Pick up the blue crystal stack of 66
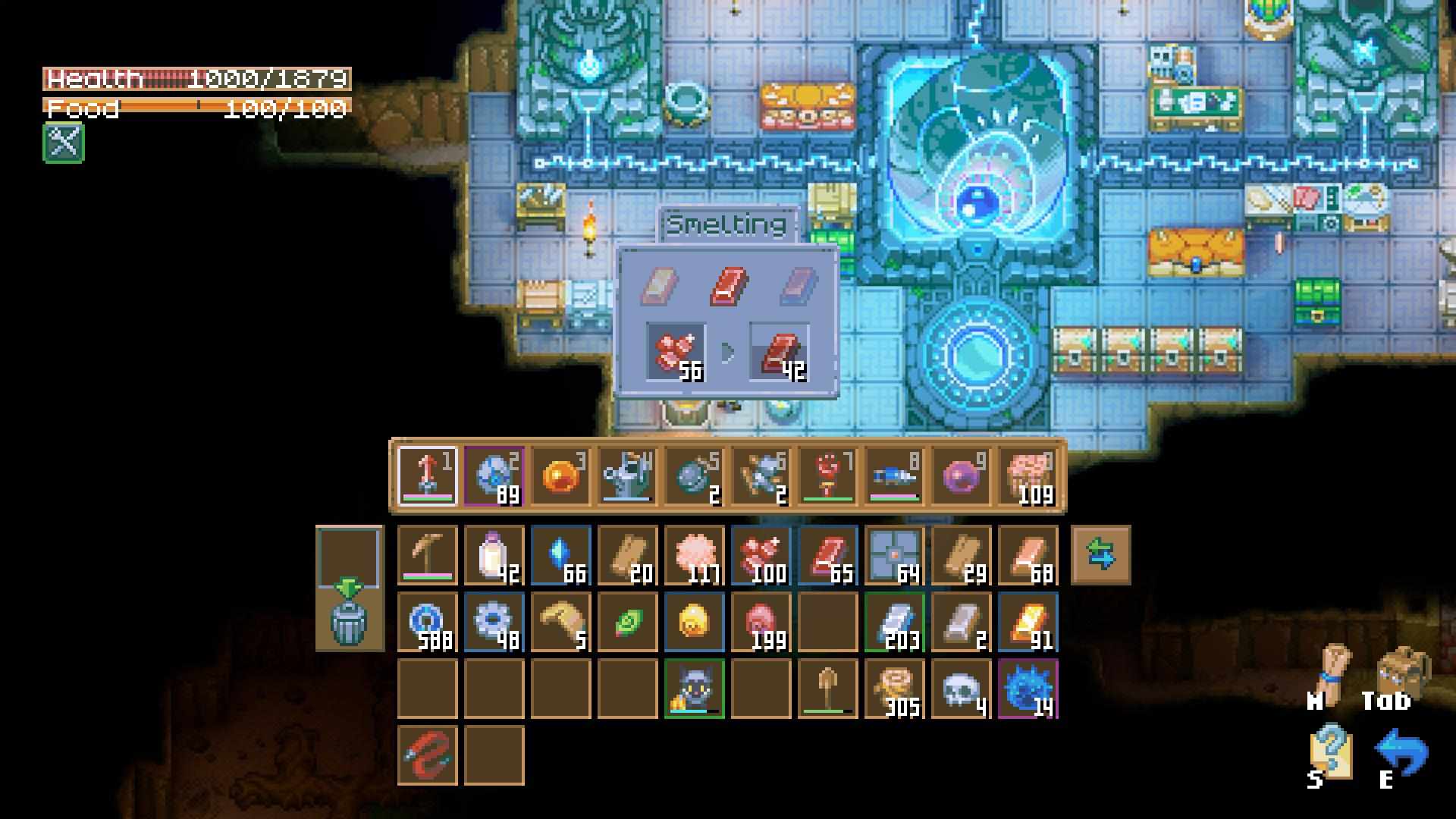1456x819 pixels. (561, 556)
